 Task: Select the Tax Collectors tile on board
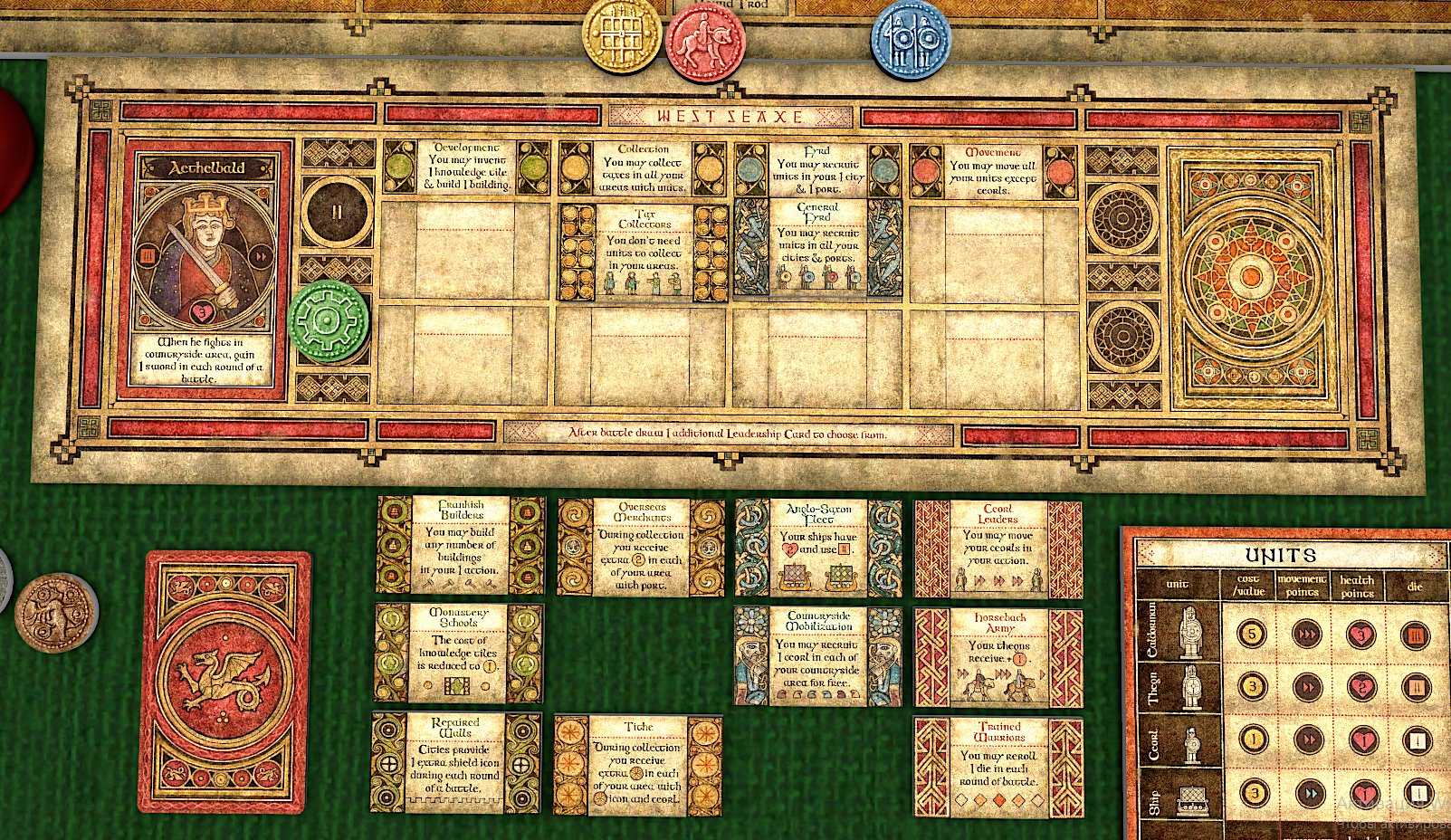[644, 253]
